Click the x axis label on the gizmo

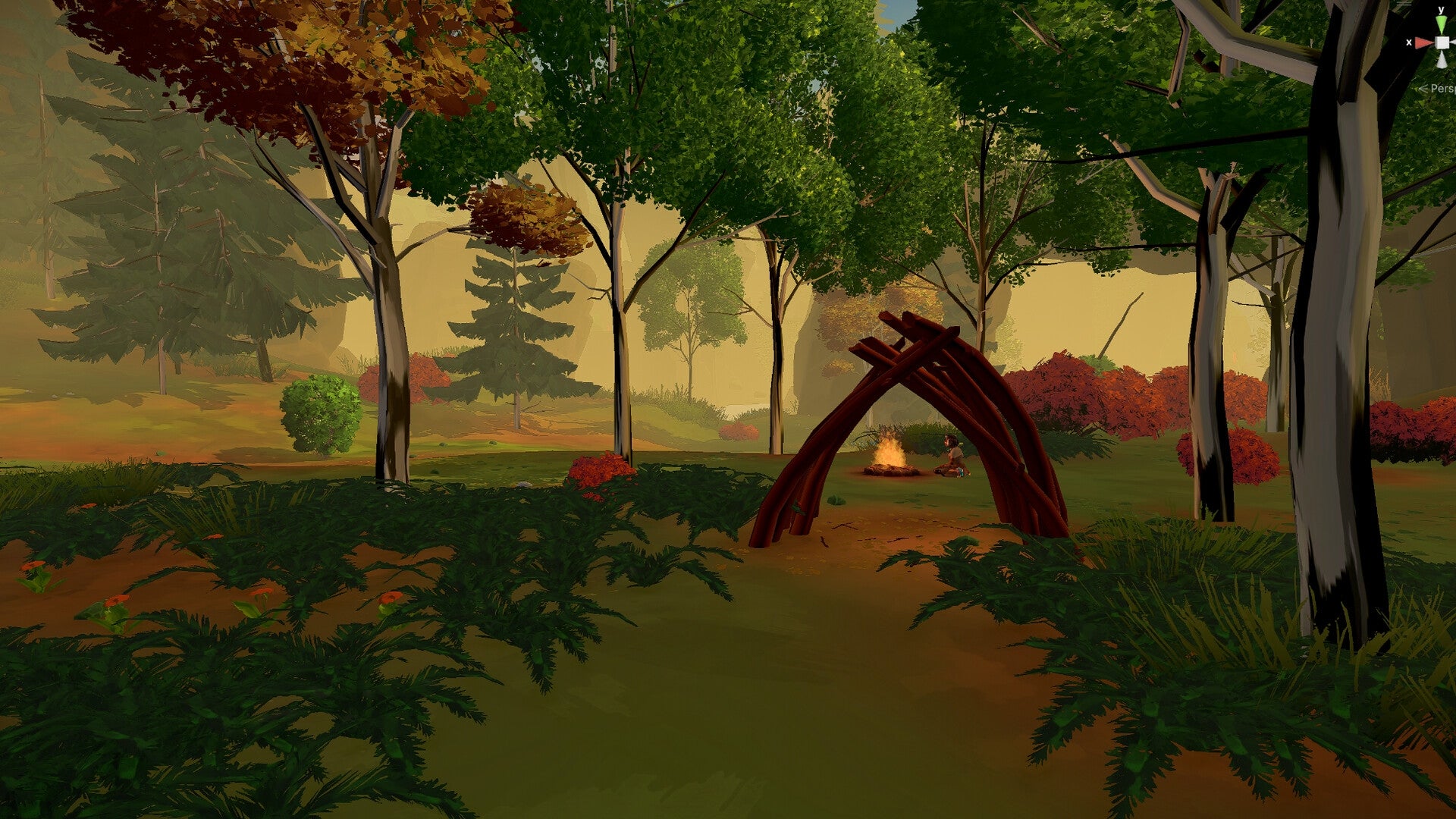pos(1408,42)
